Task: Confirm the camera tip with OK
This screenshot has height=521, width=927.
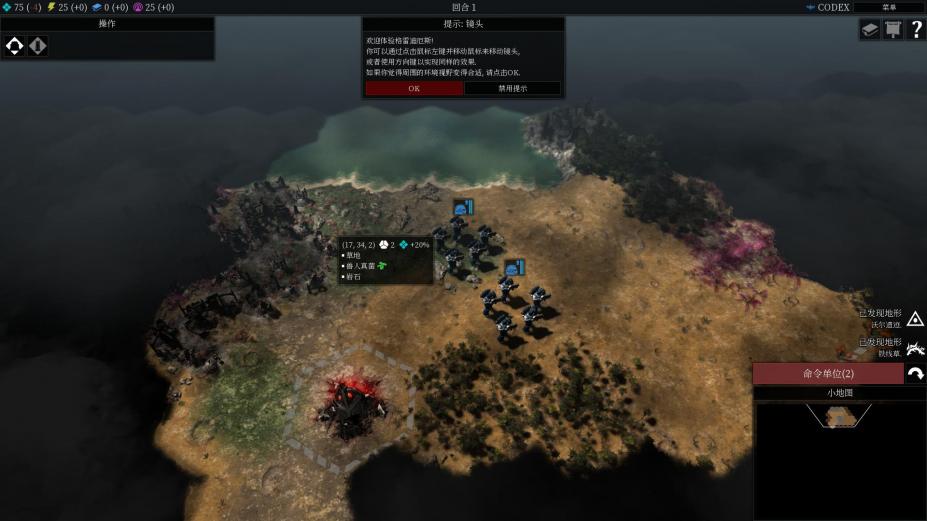Action: point(414,88)
